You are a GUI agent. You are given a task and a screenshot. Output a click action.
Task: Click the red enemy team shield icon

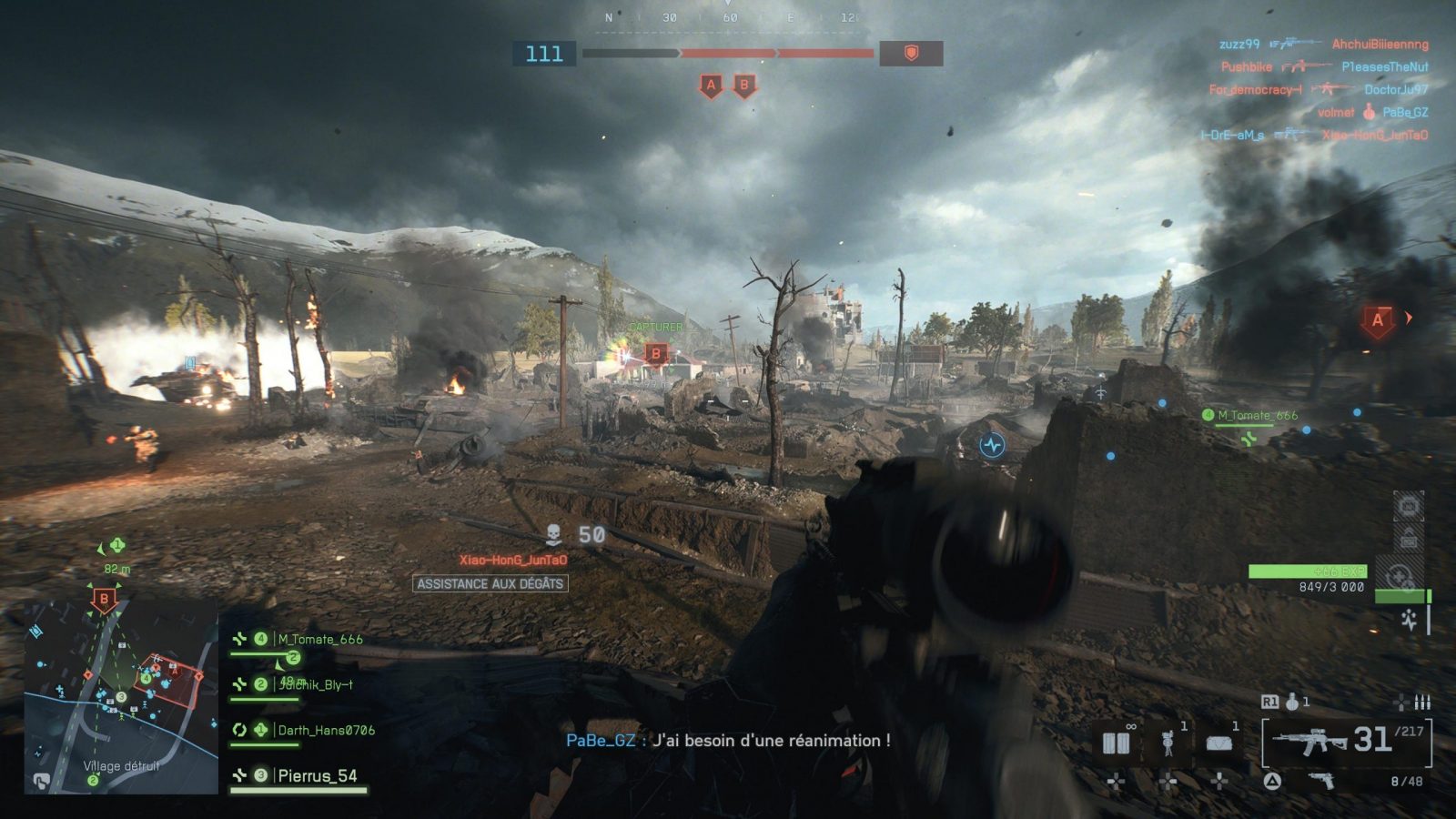point(911,54)
